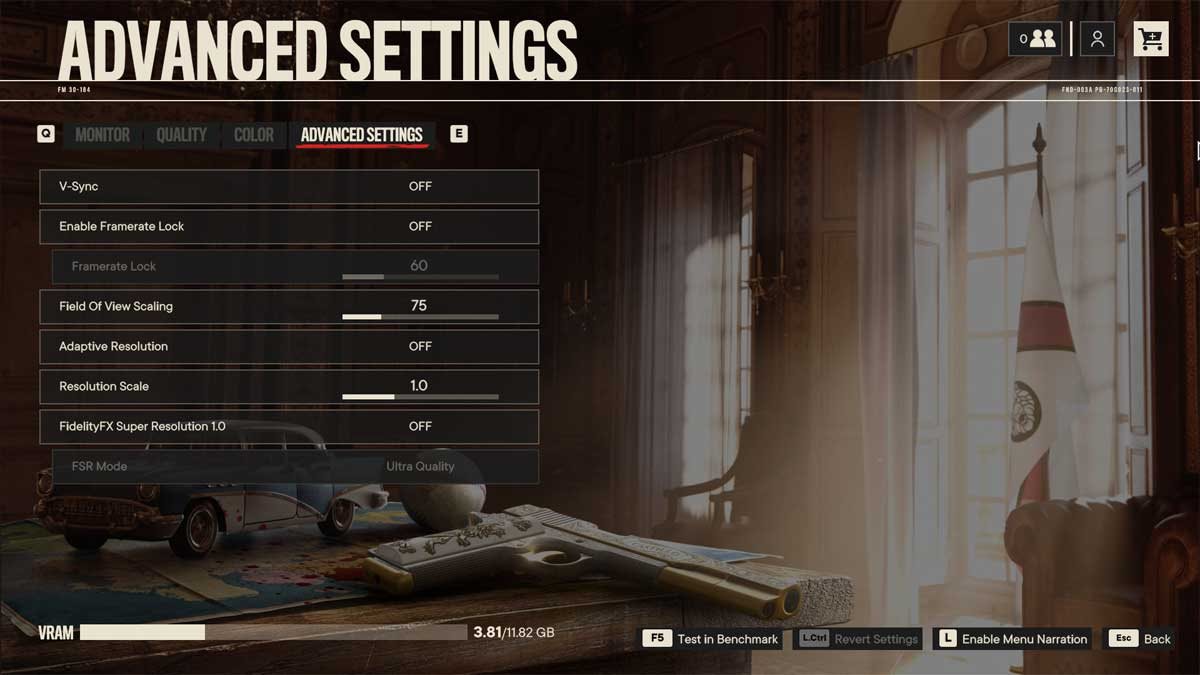Viewport: 1200px width, 675px height.
Task: Click the Advanced Settings tab
Action: tap(361, 135)
